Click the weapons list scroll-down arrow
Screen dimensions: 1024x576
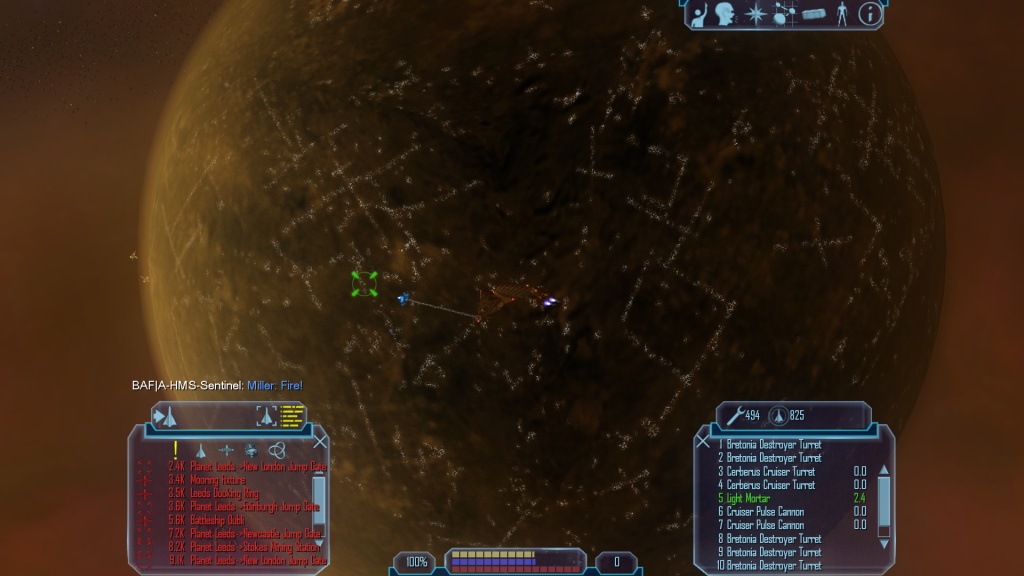click(x=883, y=544)
